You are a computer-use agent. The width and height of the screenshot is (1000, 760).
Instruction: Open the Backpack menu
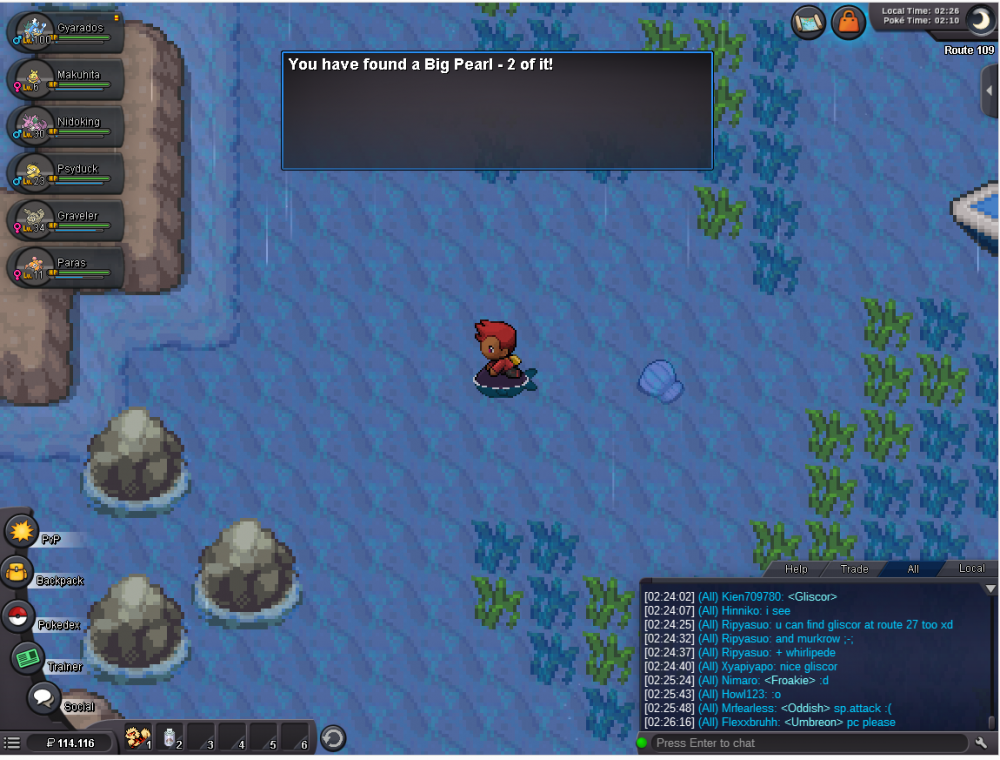(x=18, y=573)
